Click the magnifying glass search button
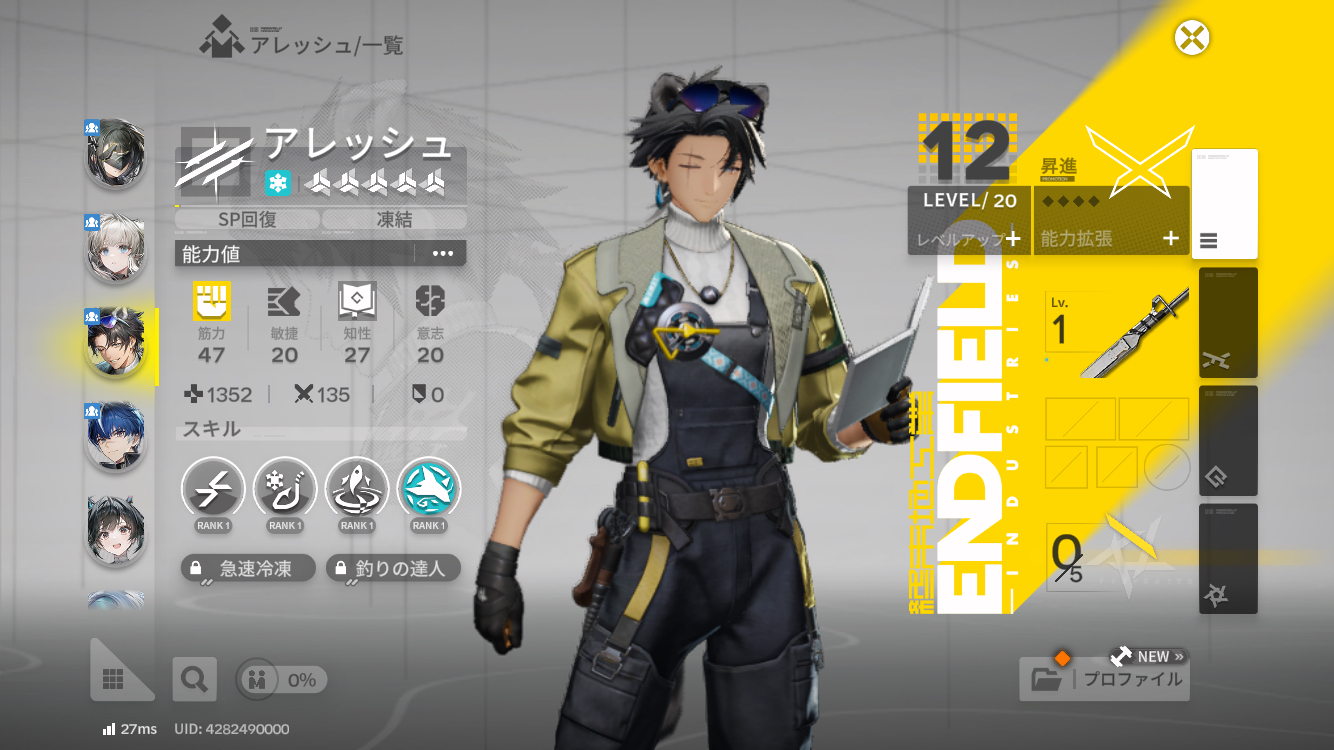1334x750 pixels. pyautogui.click(x=194, y=680)
